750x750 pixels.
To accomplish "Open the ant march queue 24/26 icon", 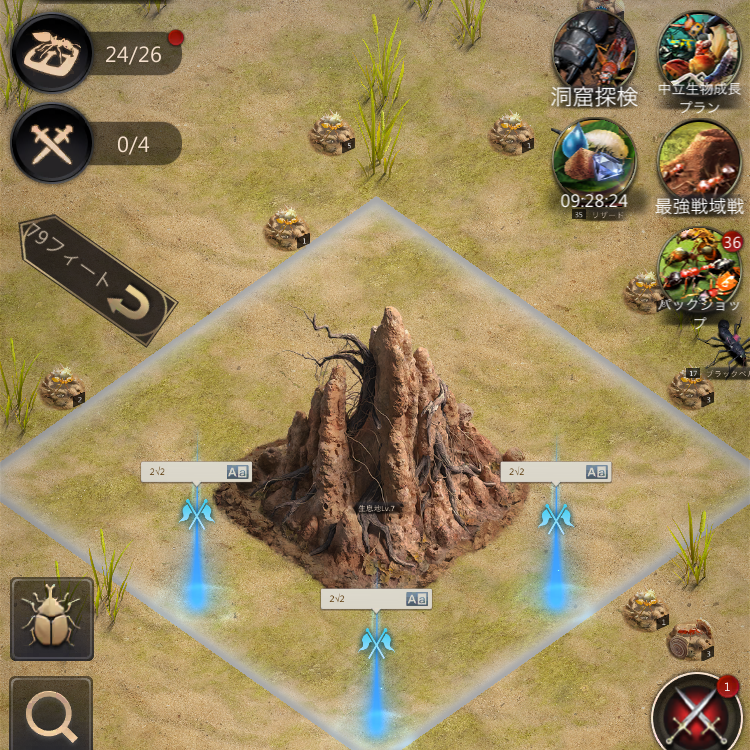I will pos(52,52).
